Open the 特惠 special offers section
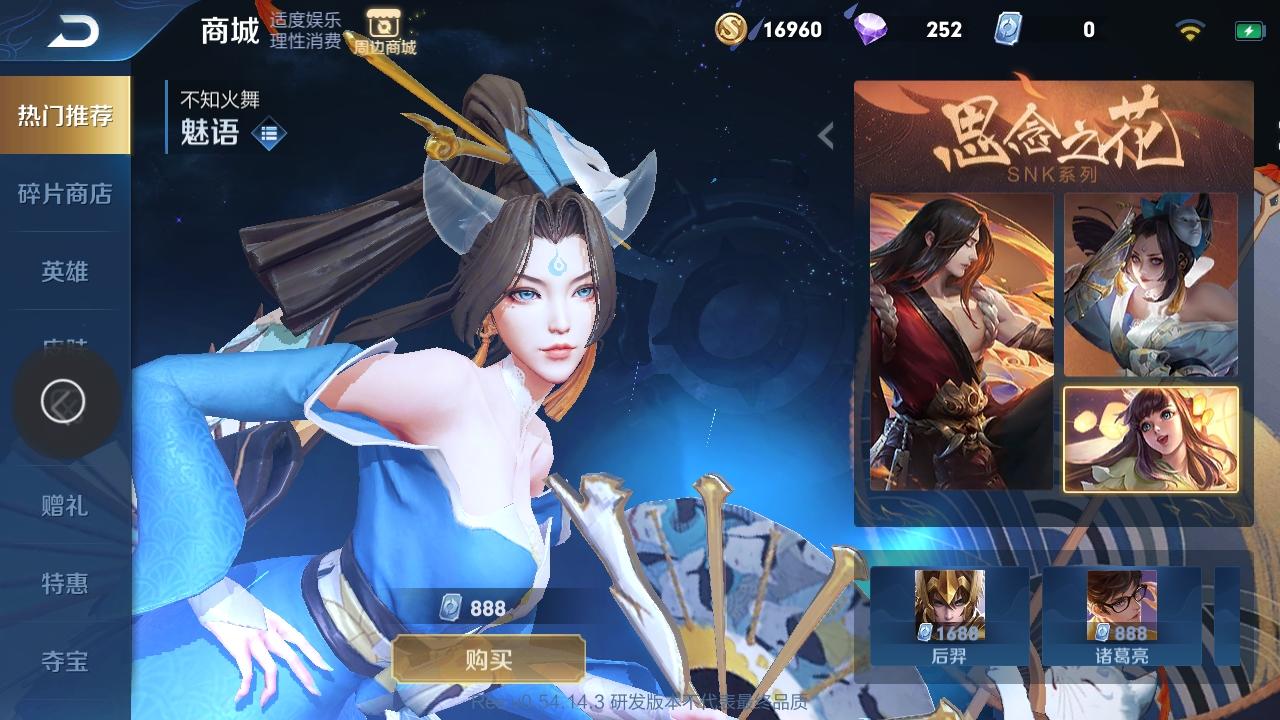 (x=65, y=585)
